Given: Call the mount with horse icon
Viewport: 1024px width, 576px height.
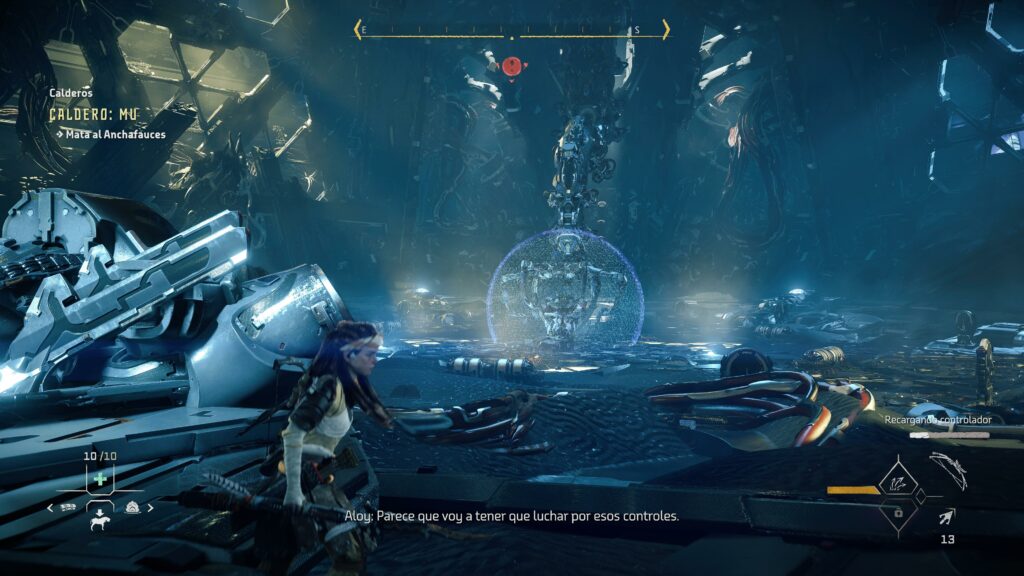Looking at the screenshot, I should [x=101, y=521].
